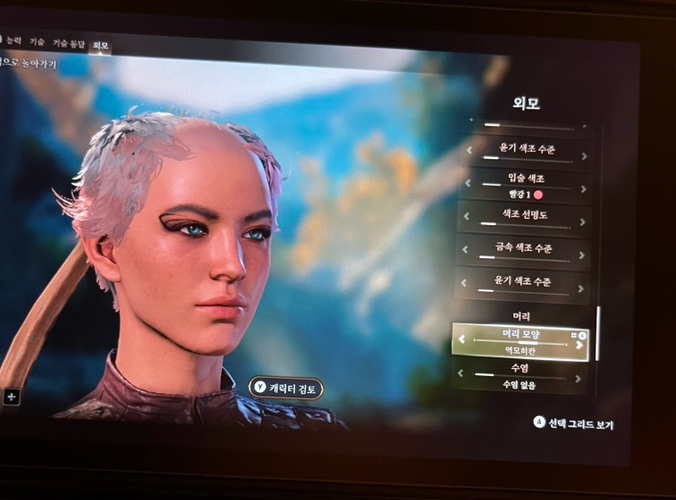Pick the 빨강 1 lip color swatch
This screenshot has height=500, width=676.
537,194
